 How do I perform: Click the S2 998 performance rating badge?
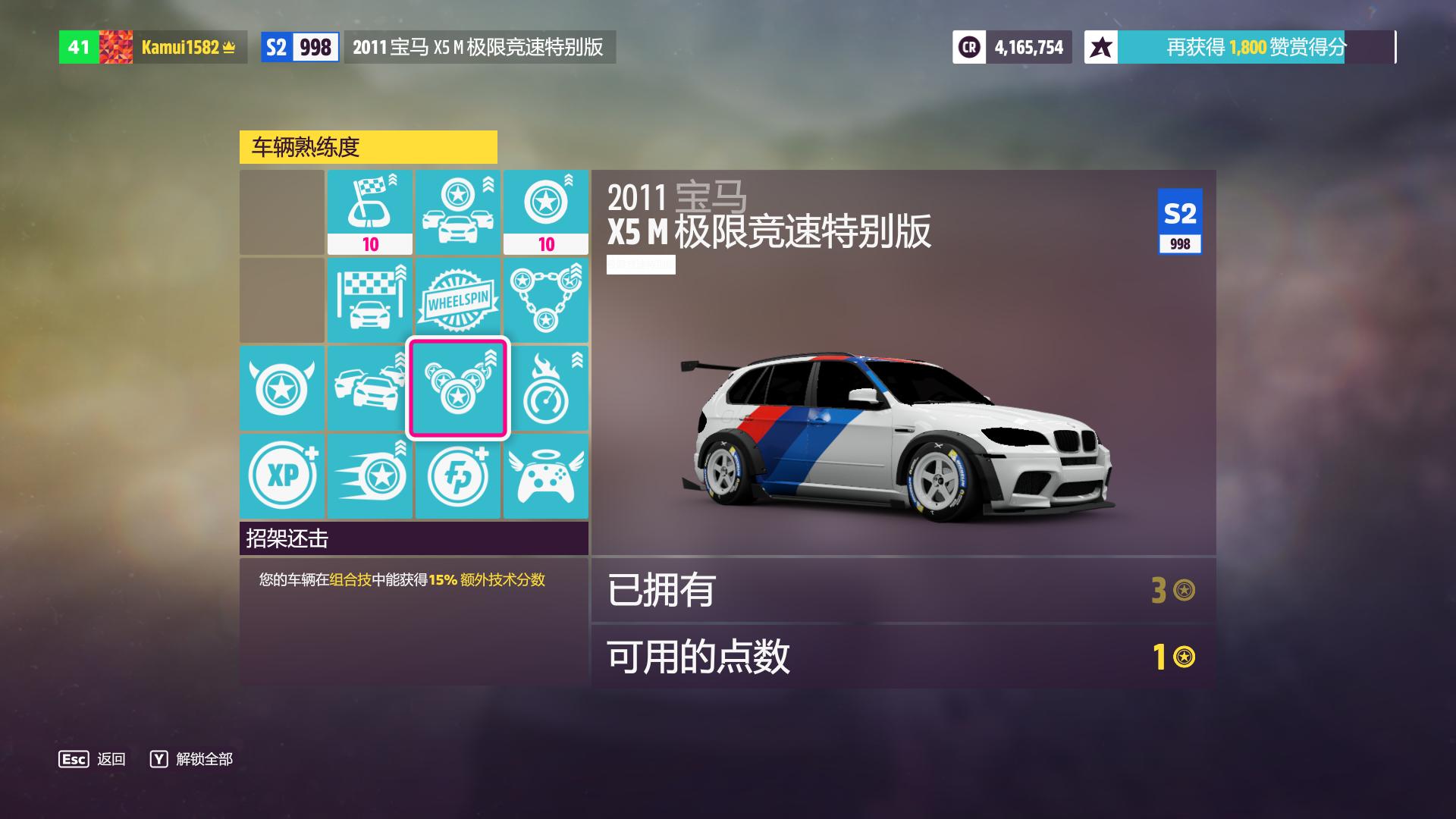pos(299,47)
